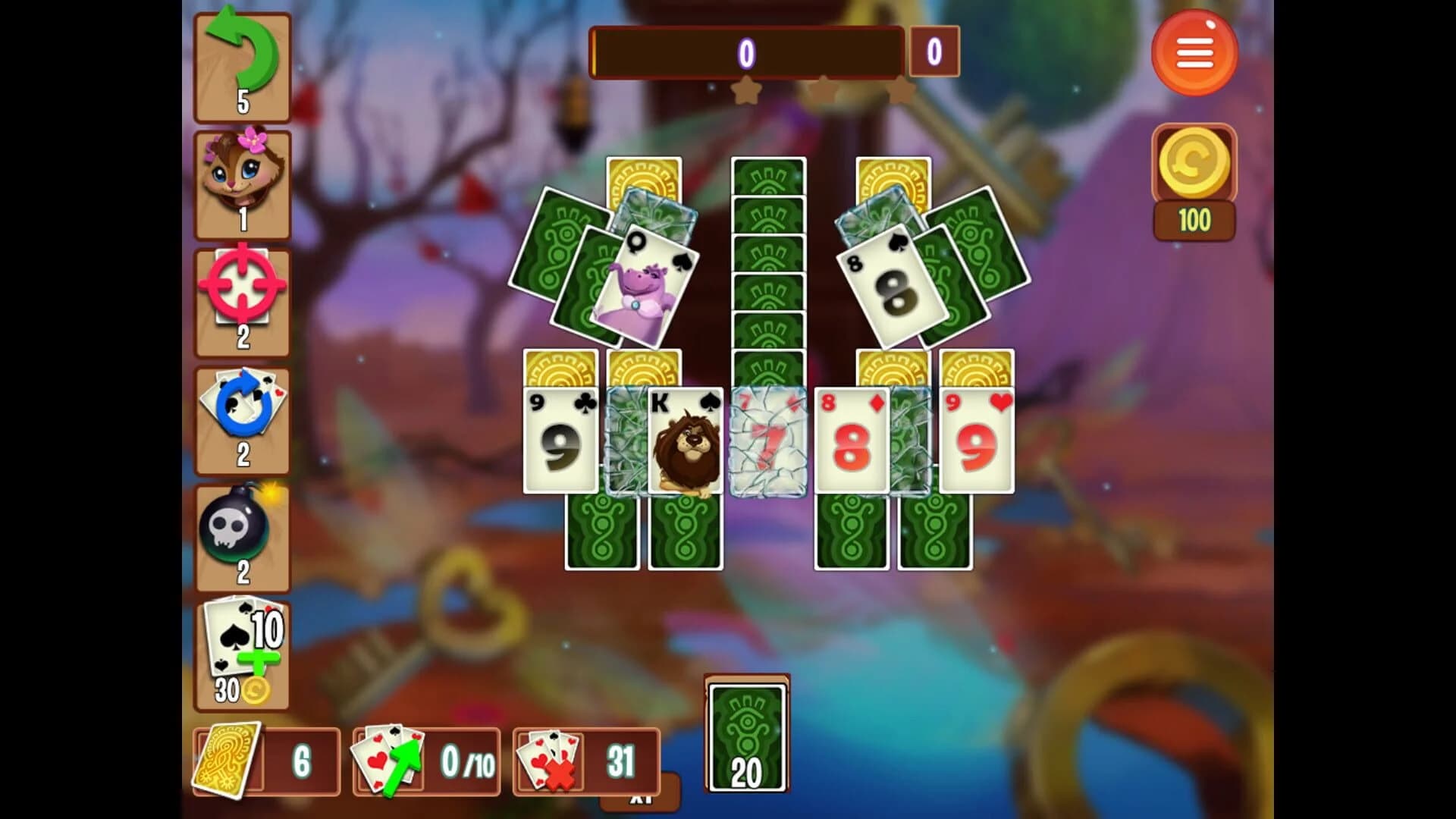Screen dimensions: 1456x819
Task: Play the 9 of hearts card
Action: point(978,440)
